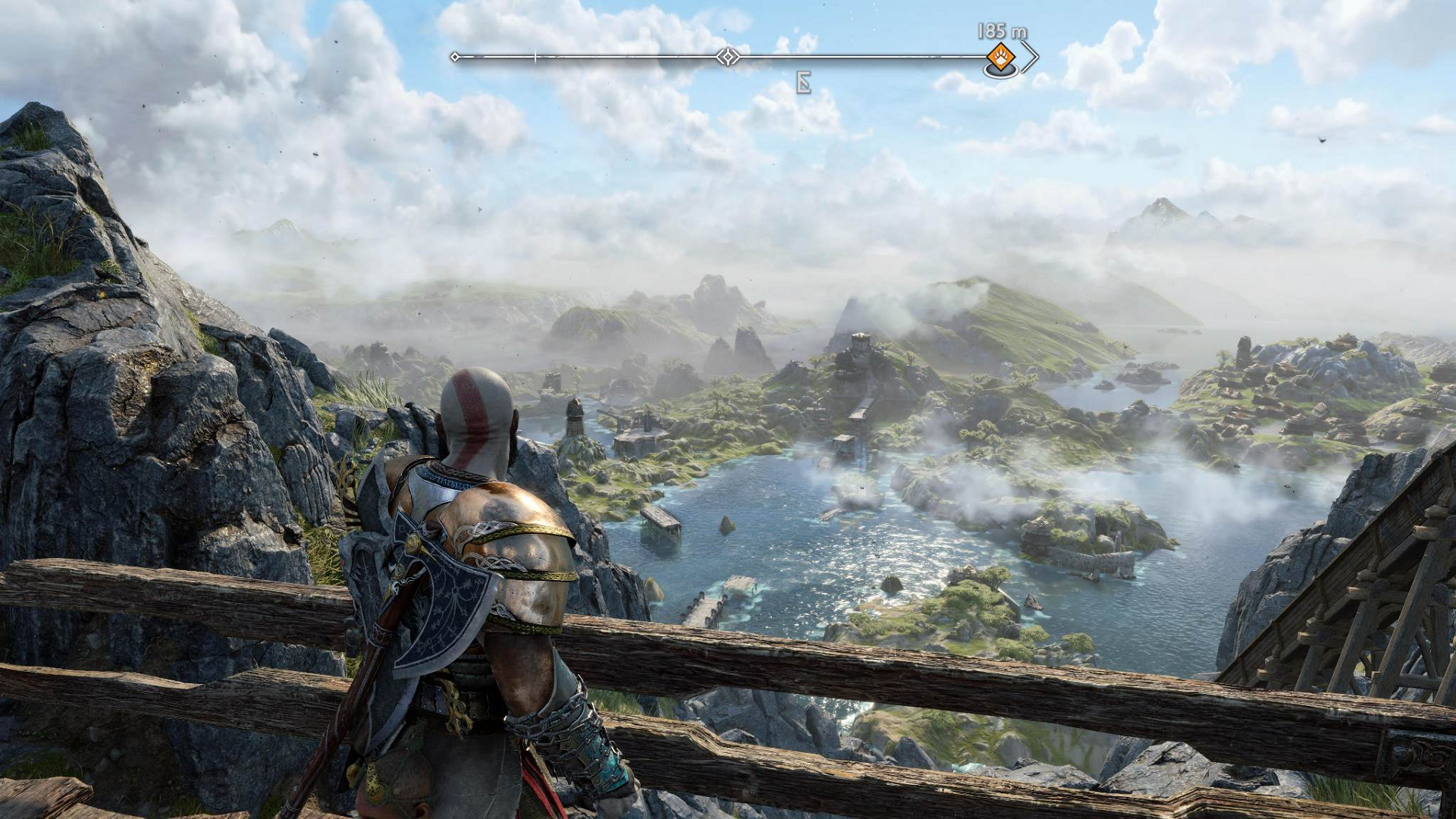The width and height of the screenshot is (1456, 819).
Task: Click the orange paw objective marker on compass
Action: click(1000, 57)
